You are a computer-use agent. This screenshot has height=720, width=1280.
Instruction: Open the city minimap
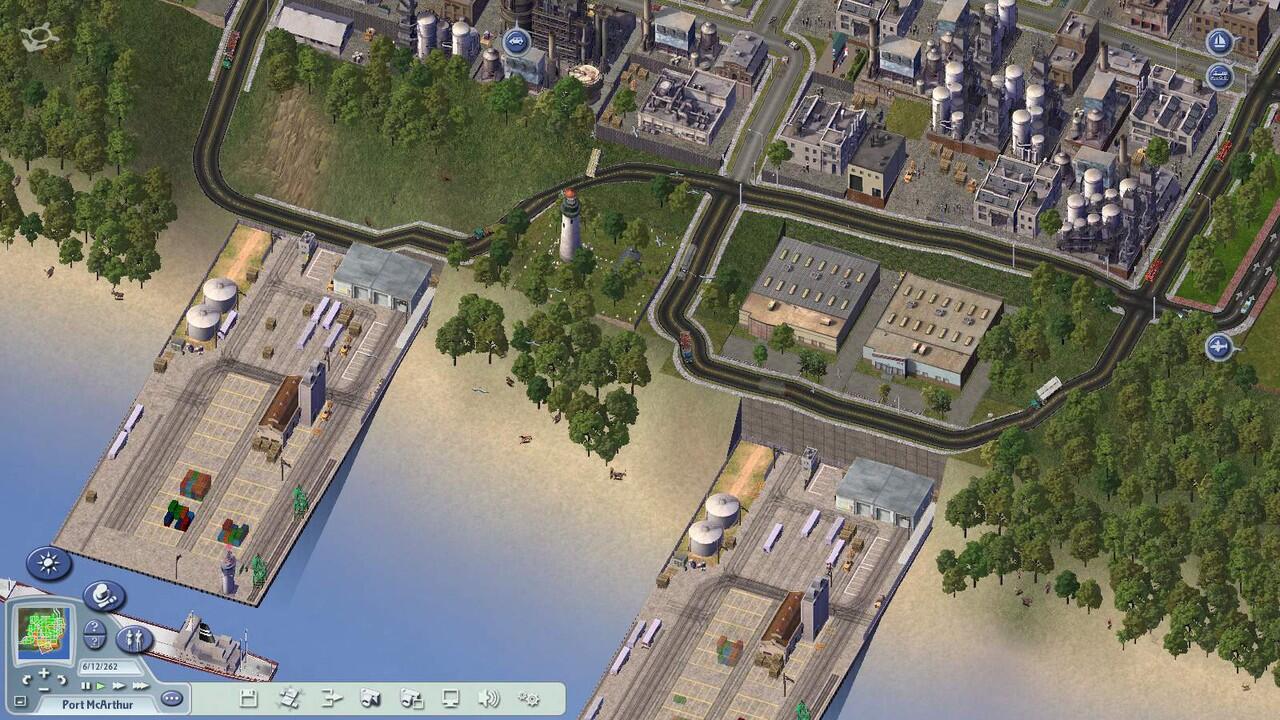(44, 629)
